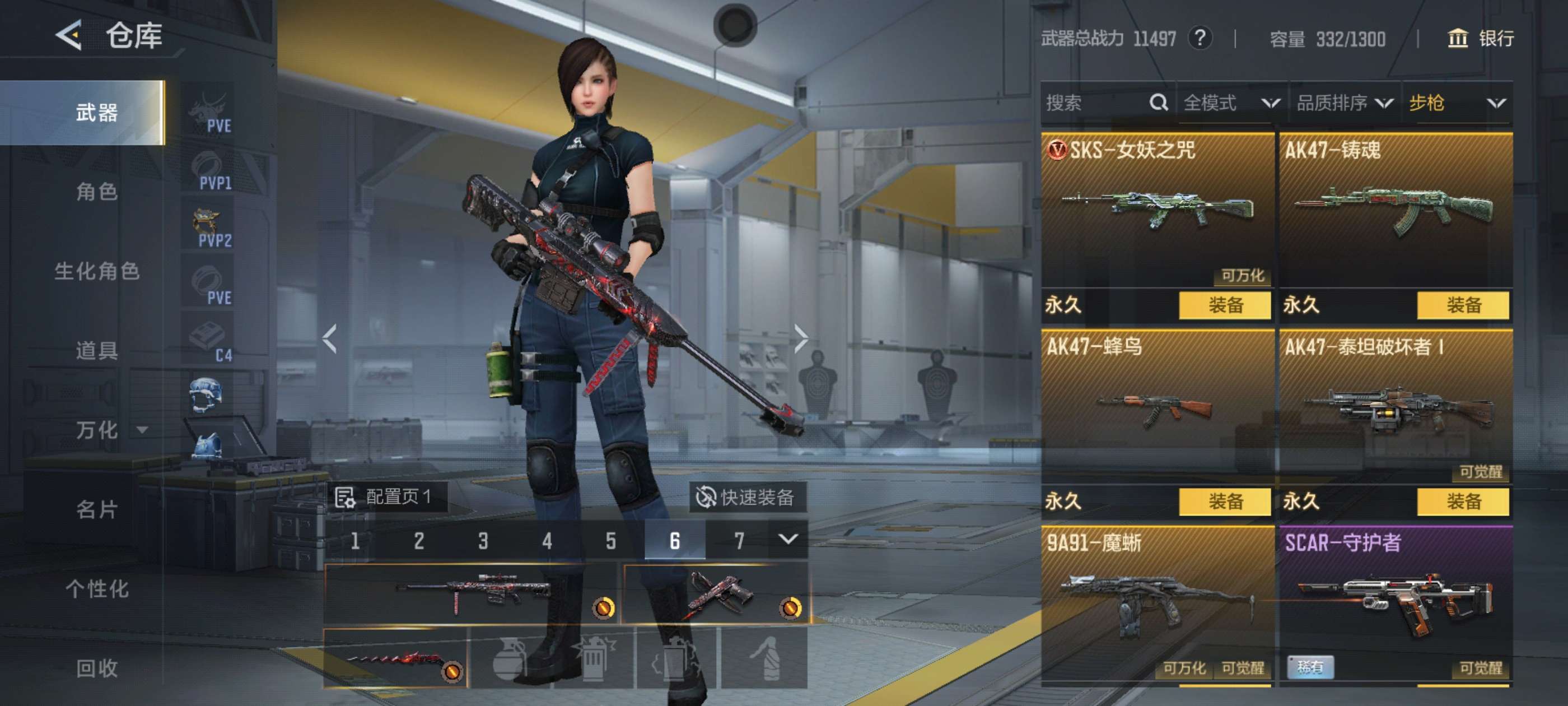The width and height of the screenshot is (1568, 706).
Task: Click the 搜索 weapon search field
Action: (1096, 103)
